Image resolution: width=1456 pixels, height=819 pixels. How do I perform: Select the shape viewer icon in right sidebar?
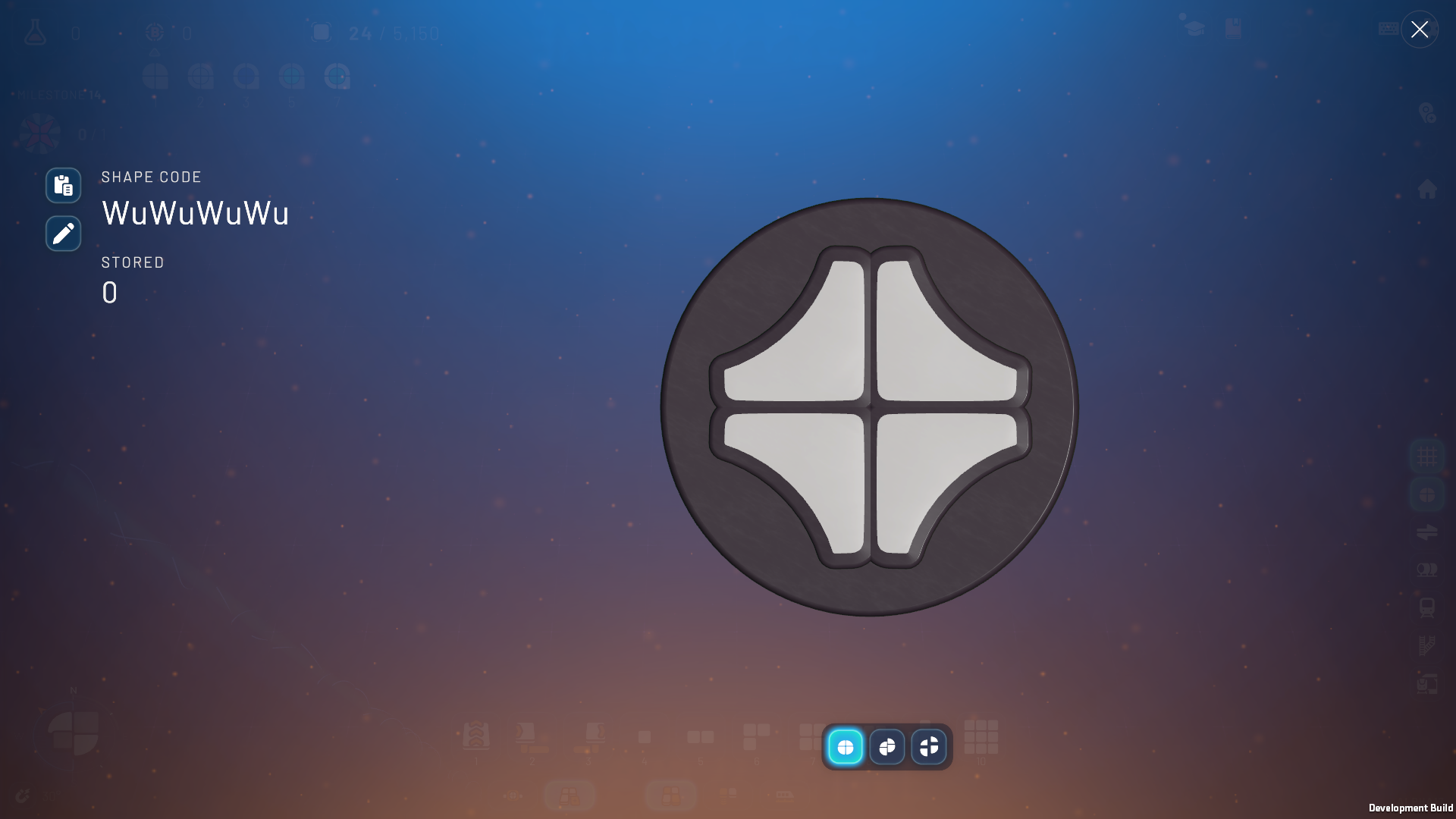point(1428,494)
